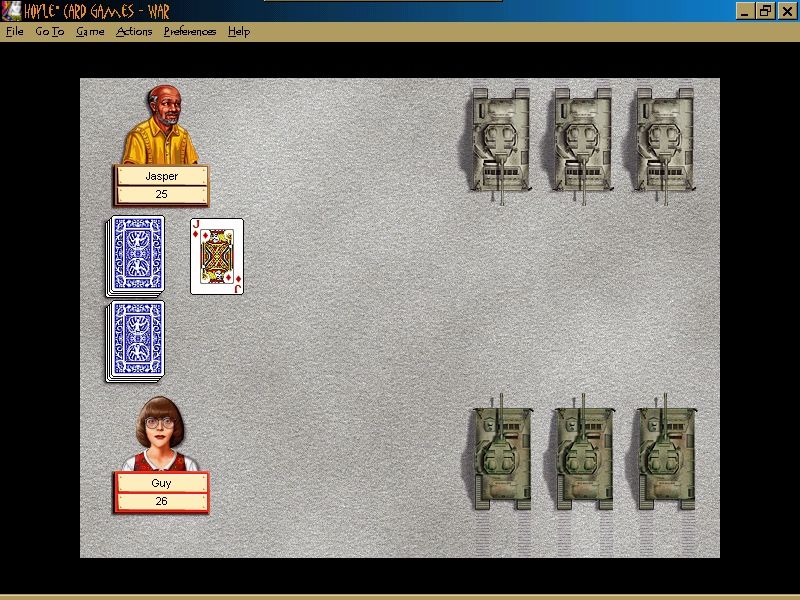Image resolution: width=800 pixels, height=600 pixels.
Task: Minimize the game window
Action: [745, 11]
